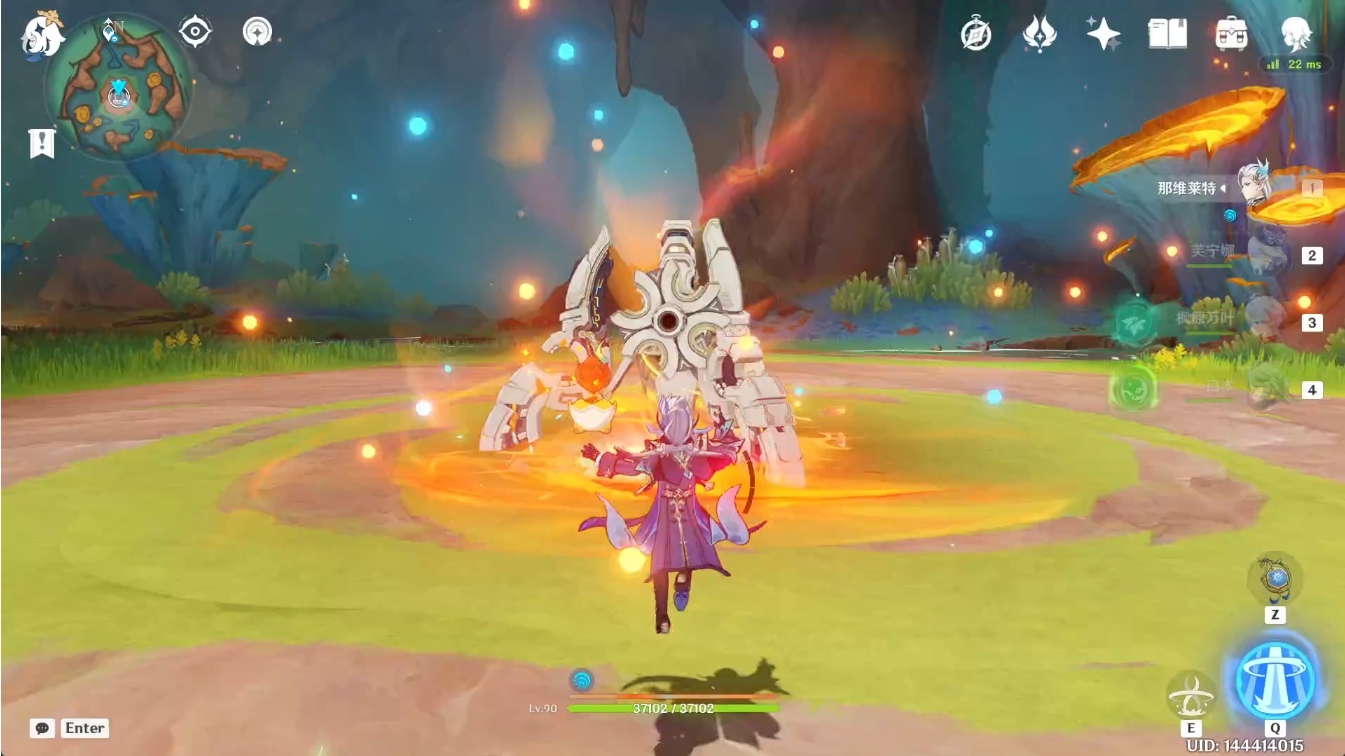
Task: Open the circular minimap
Action: coord(118,88)
